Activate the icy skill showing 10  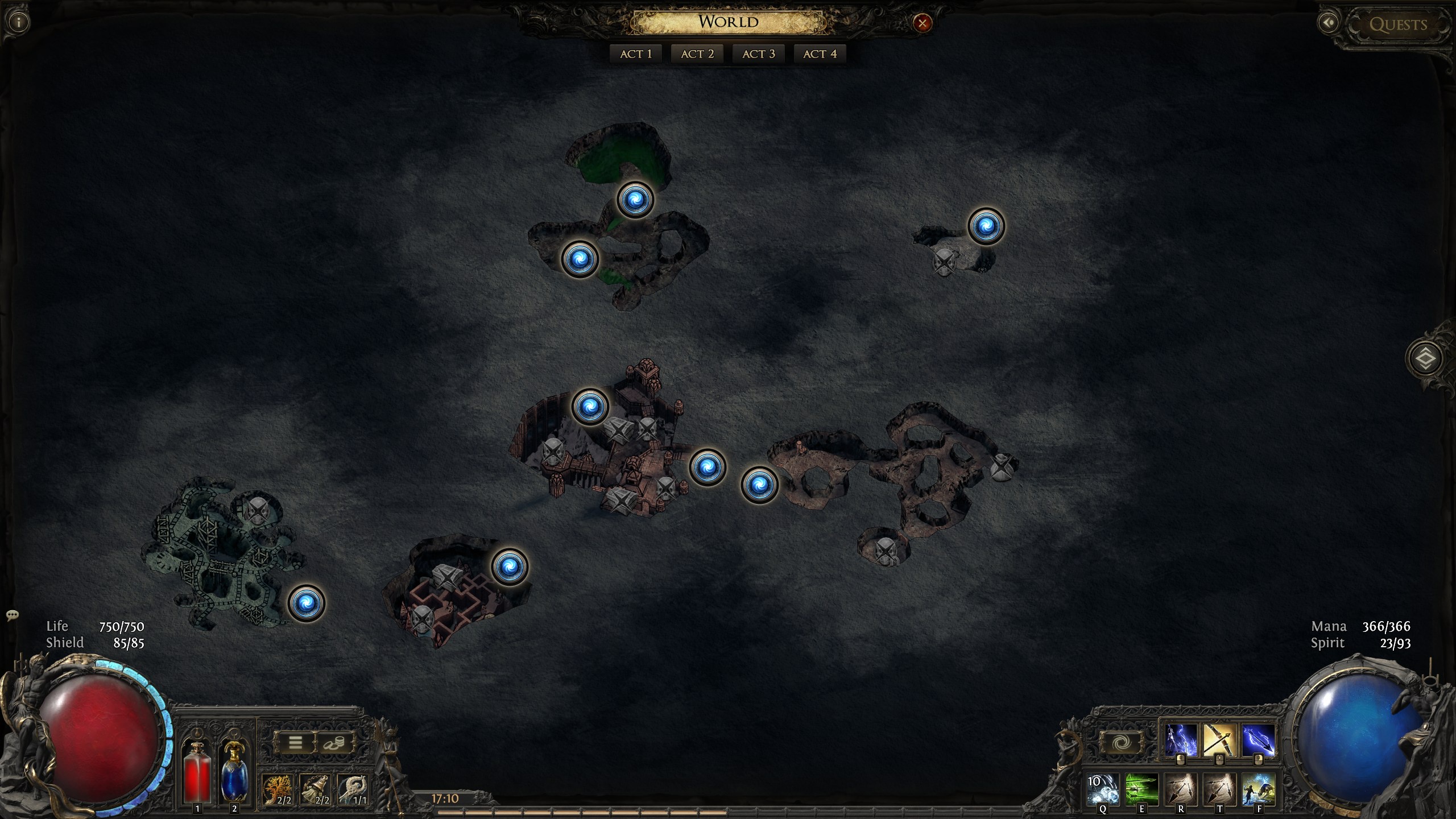point(1103,789)
